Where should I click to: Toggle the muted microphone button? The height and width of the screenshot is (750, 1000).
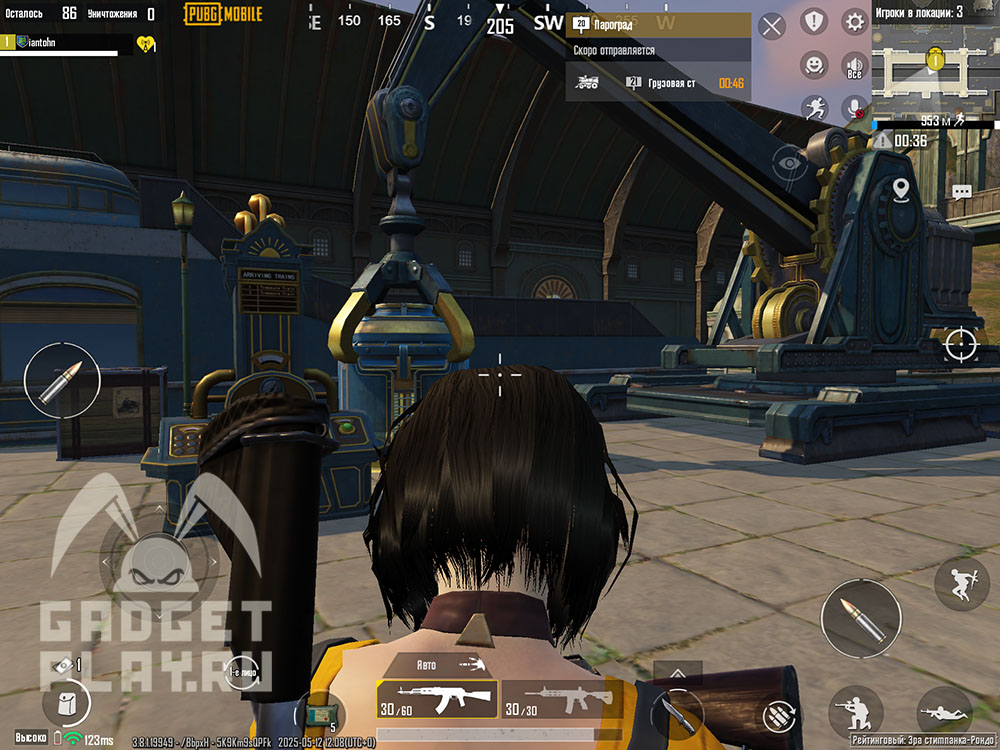(855, 108)
